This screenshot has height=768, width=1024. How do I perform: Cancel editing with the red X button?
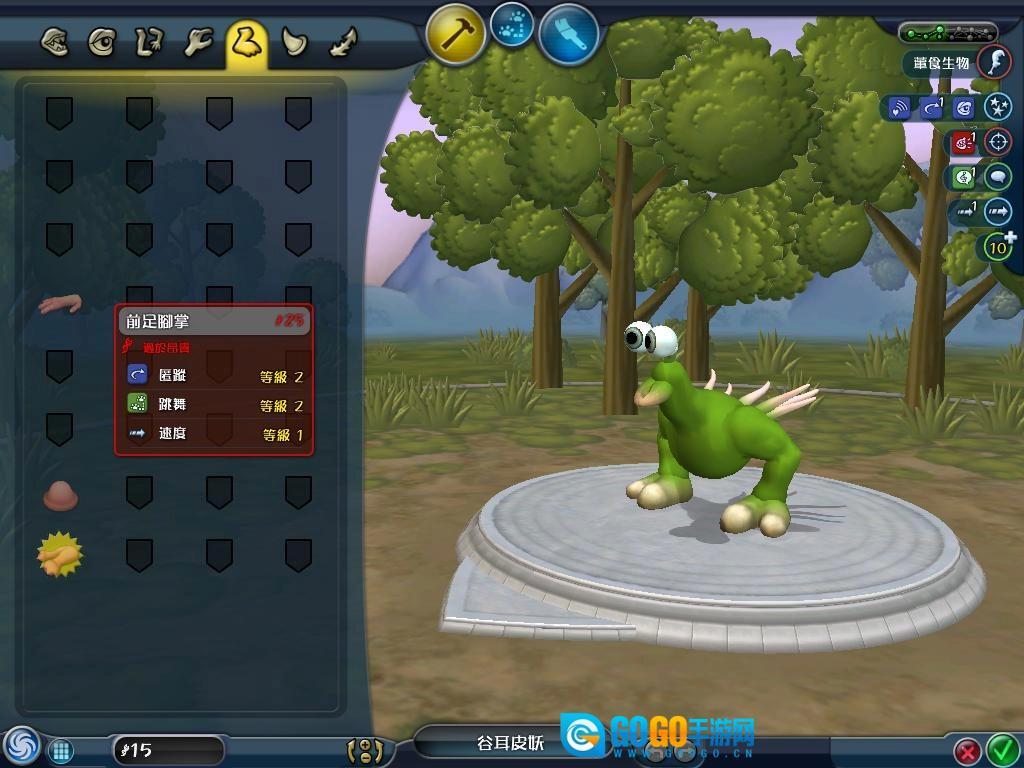coord(967,750)
